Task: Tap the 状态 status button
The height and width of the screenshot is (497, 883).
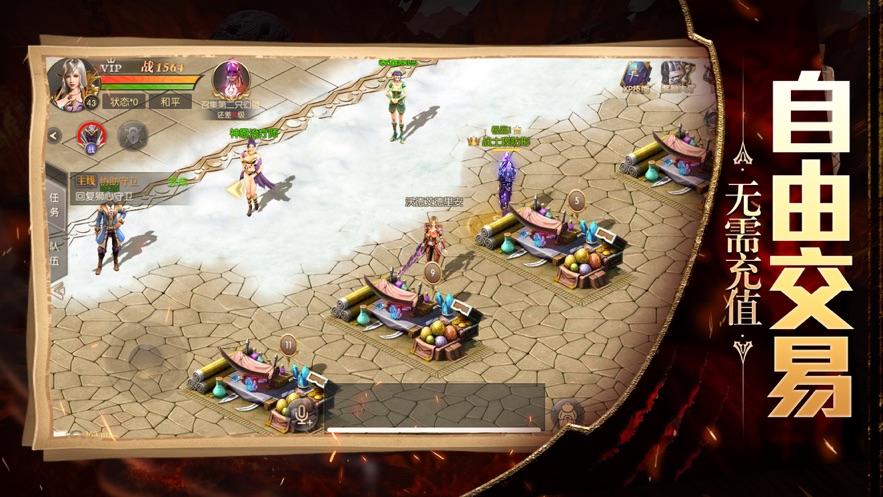Action: [122, 102]
